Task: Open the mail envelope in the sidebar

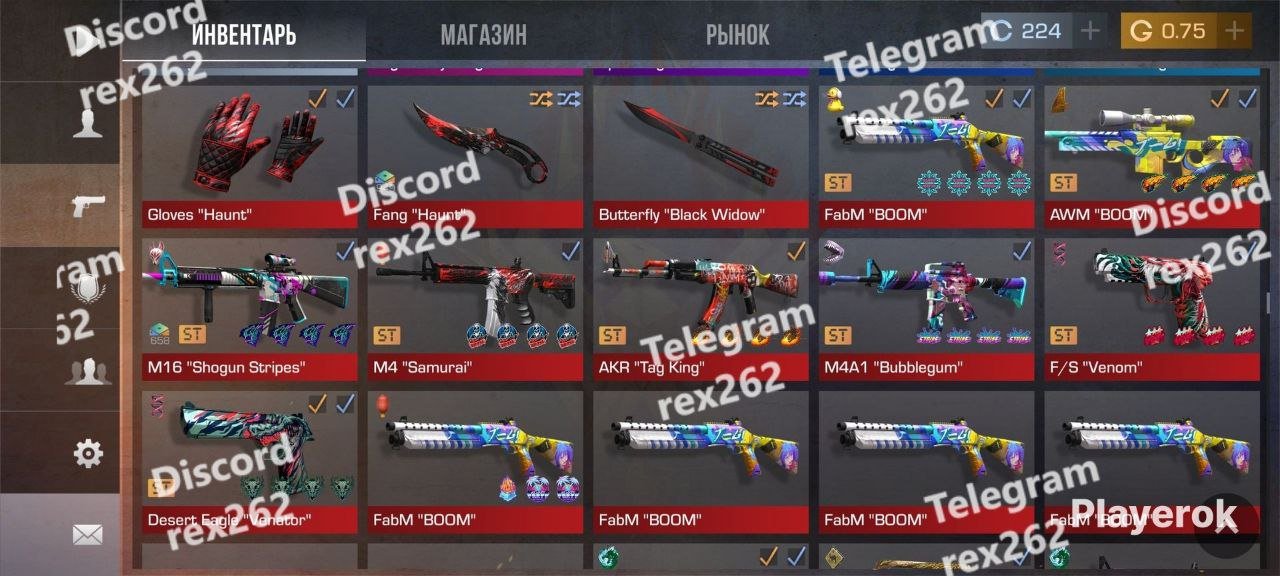Action: [88, 535]
